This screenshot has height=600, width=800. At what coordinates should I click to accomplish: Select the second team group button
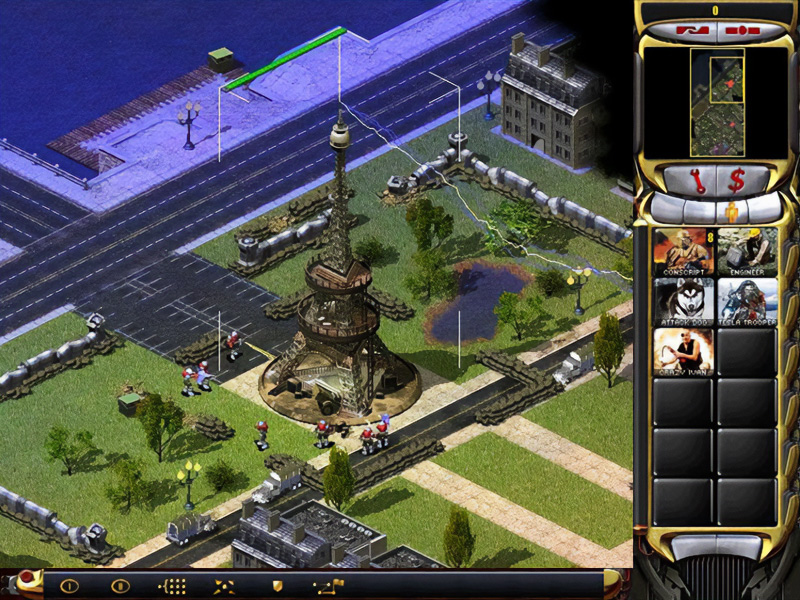[120, 586]
